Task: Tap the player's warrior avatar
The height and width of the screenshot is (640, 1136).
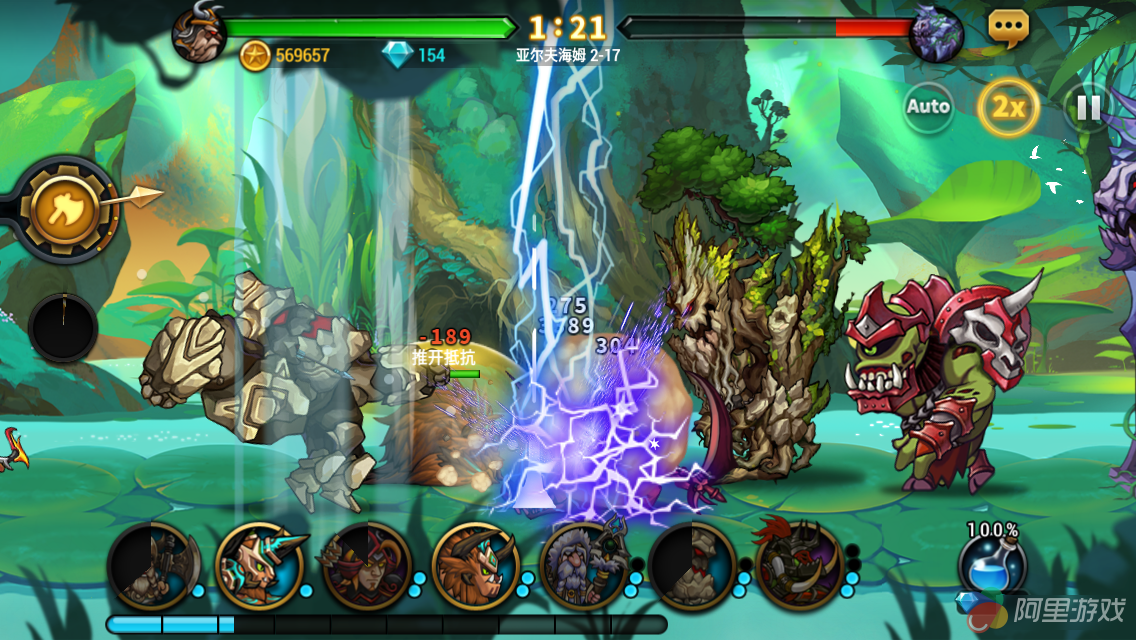Action: click(198, 33)
